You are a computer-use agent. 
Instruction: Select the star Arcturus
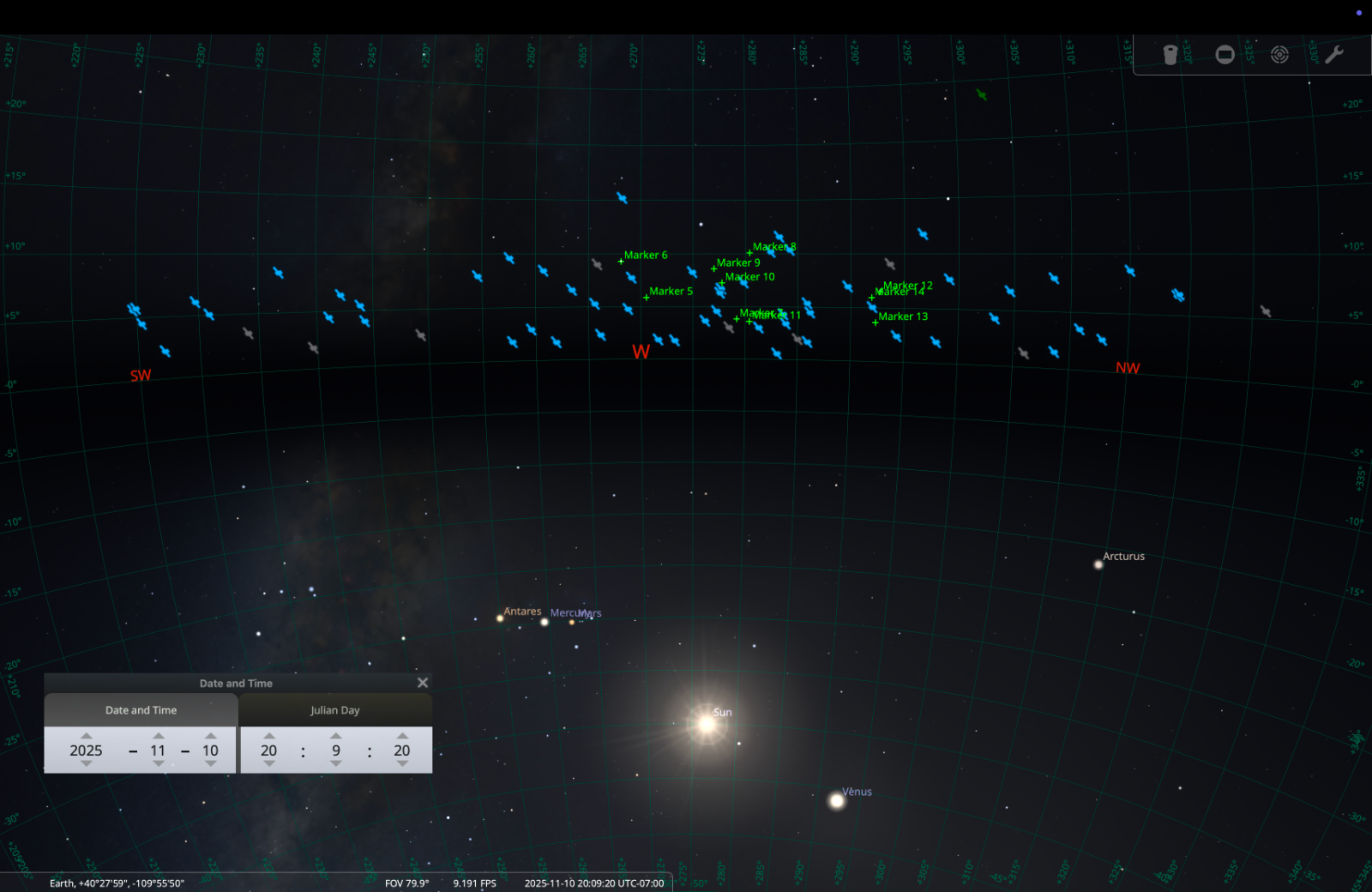tap(1098, 564)
